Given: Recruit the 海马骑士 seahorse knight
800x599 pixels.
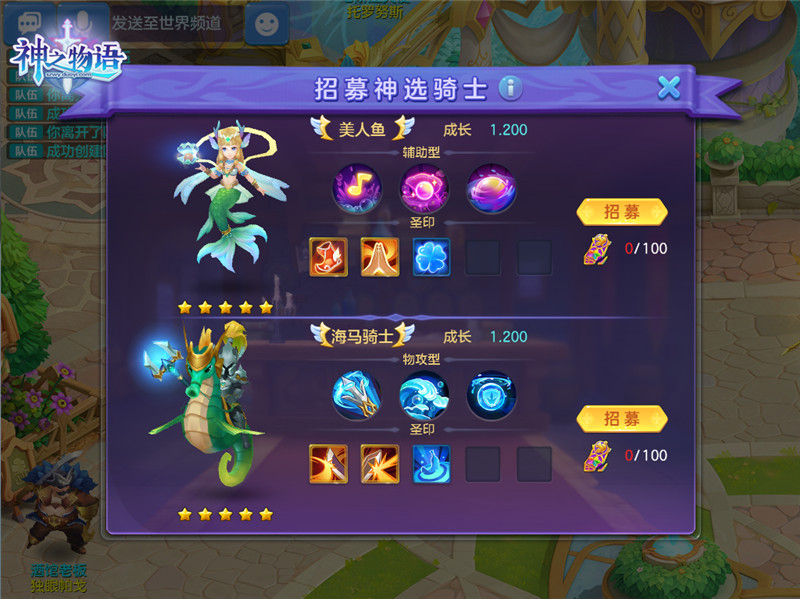Looking at the screenshot, I should click(621, 418).
